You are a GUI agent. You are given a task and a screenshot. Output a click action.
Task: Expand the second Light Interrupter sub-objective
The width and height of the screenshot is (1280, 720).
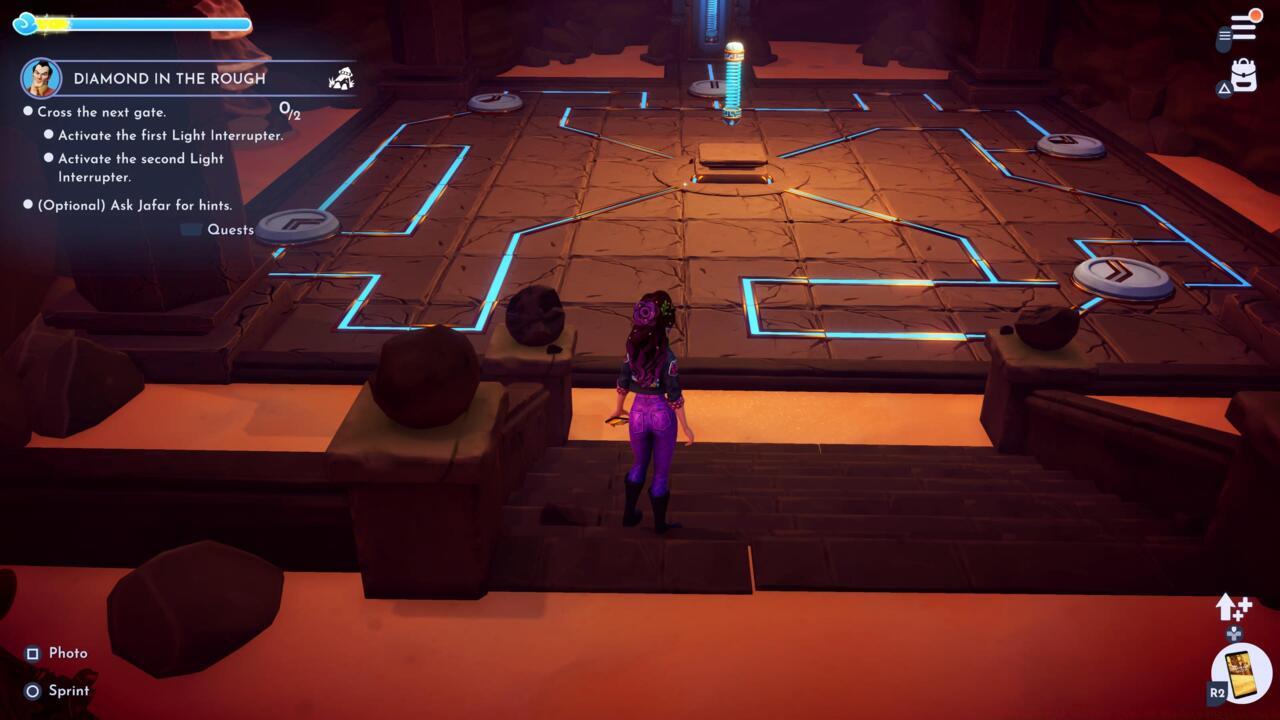[x=46, y=158]
